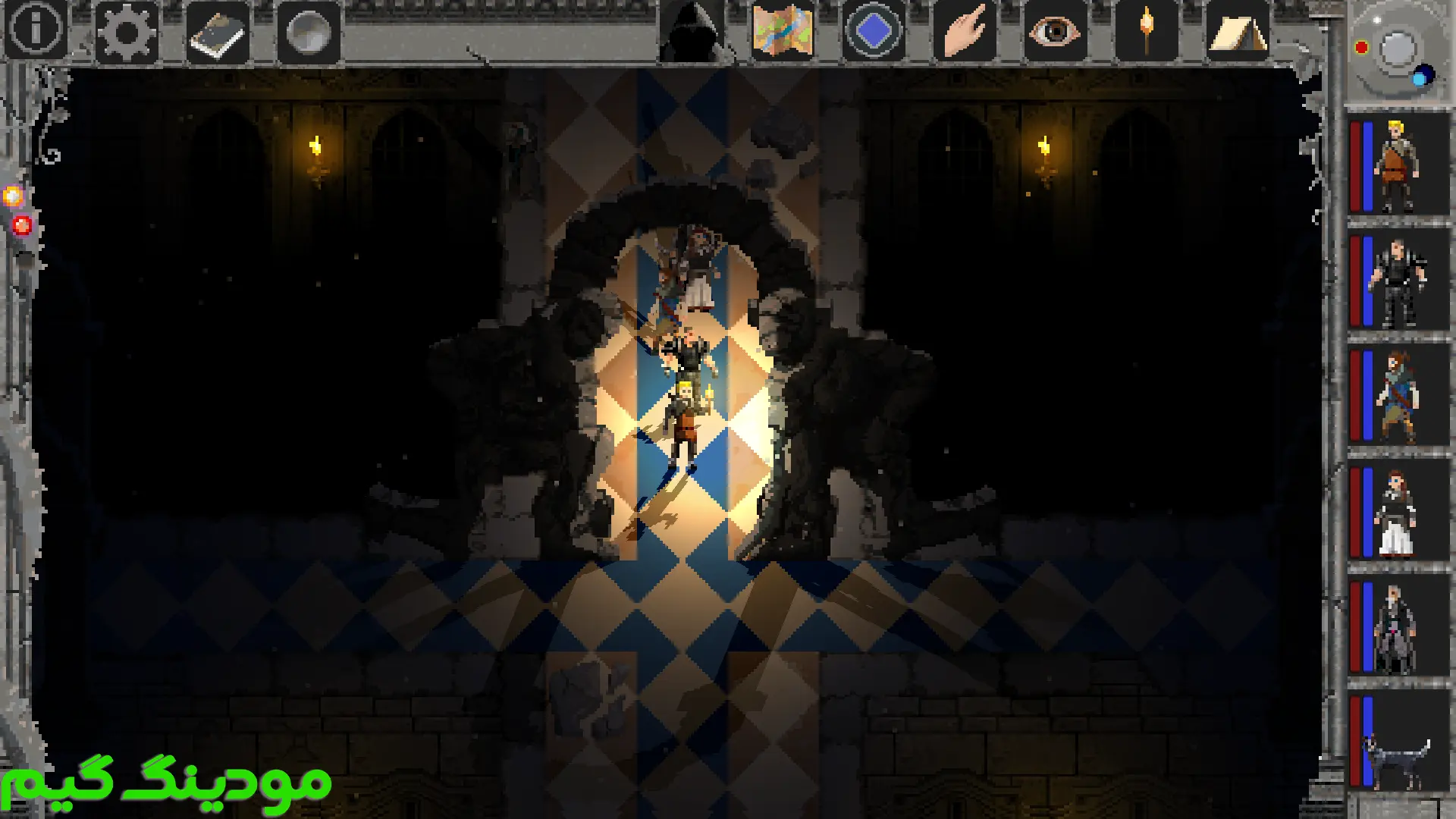This screenshot has width=1456, height=819.
Task: Toggle the torch light
Action: [x=1146, y=31]
